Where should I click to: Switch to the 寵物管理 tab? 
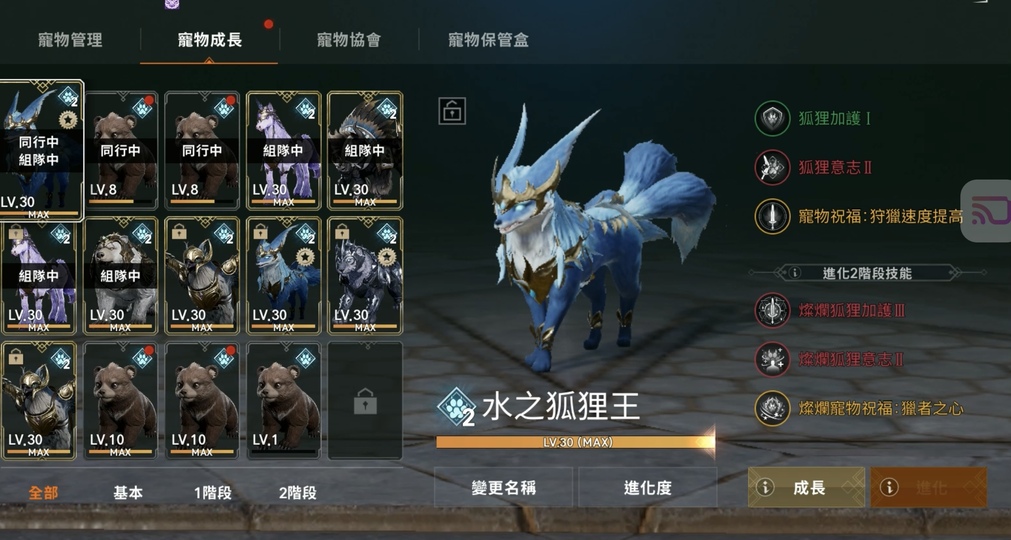[70, 41]
